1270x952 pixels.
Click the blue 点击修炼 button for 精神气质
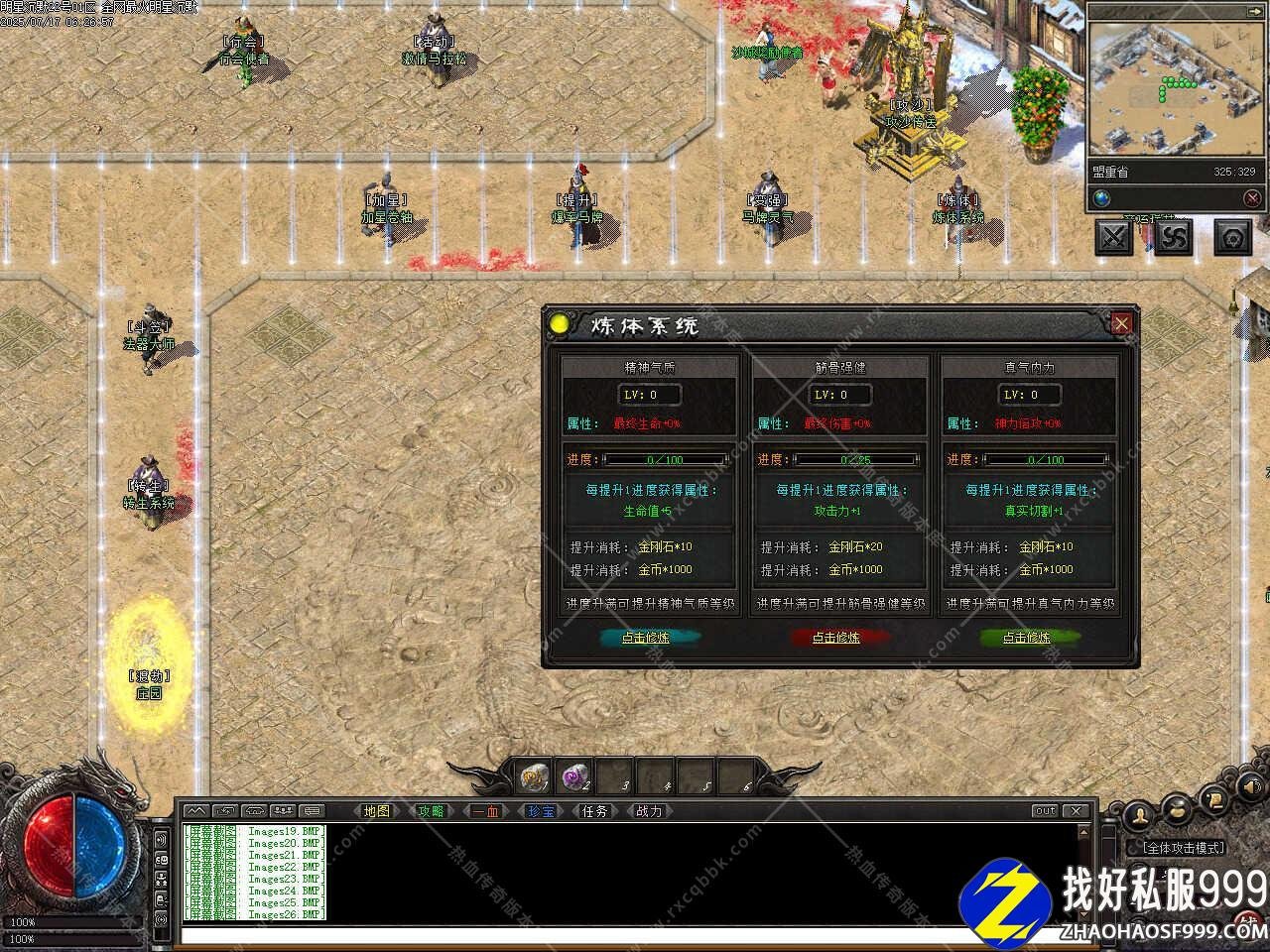646,638
